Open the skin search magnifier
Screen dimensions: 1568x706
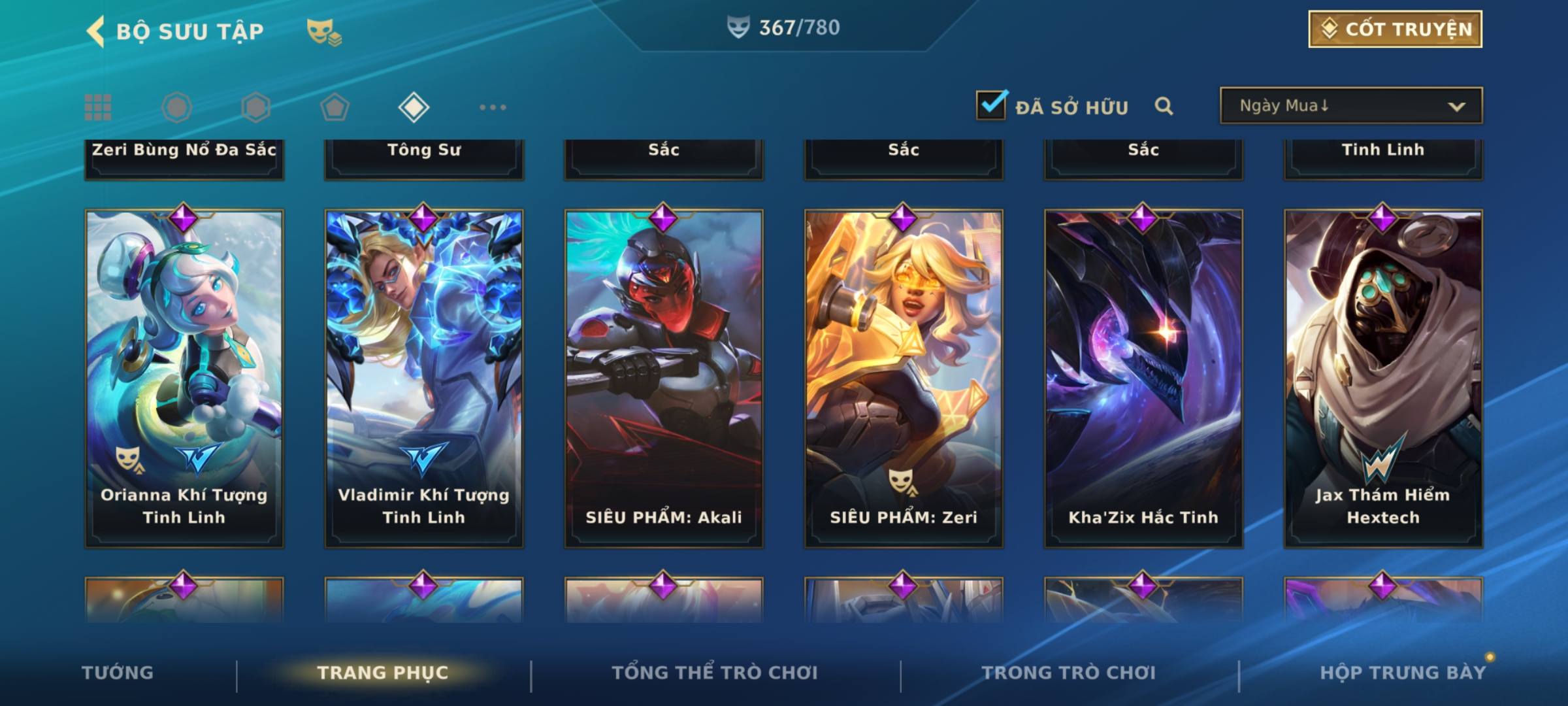click(1164, 106)
